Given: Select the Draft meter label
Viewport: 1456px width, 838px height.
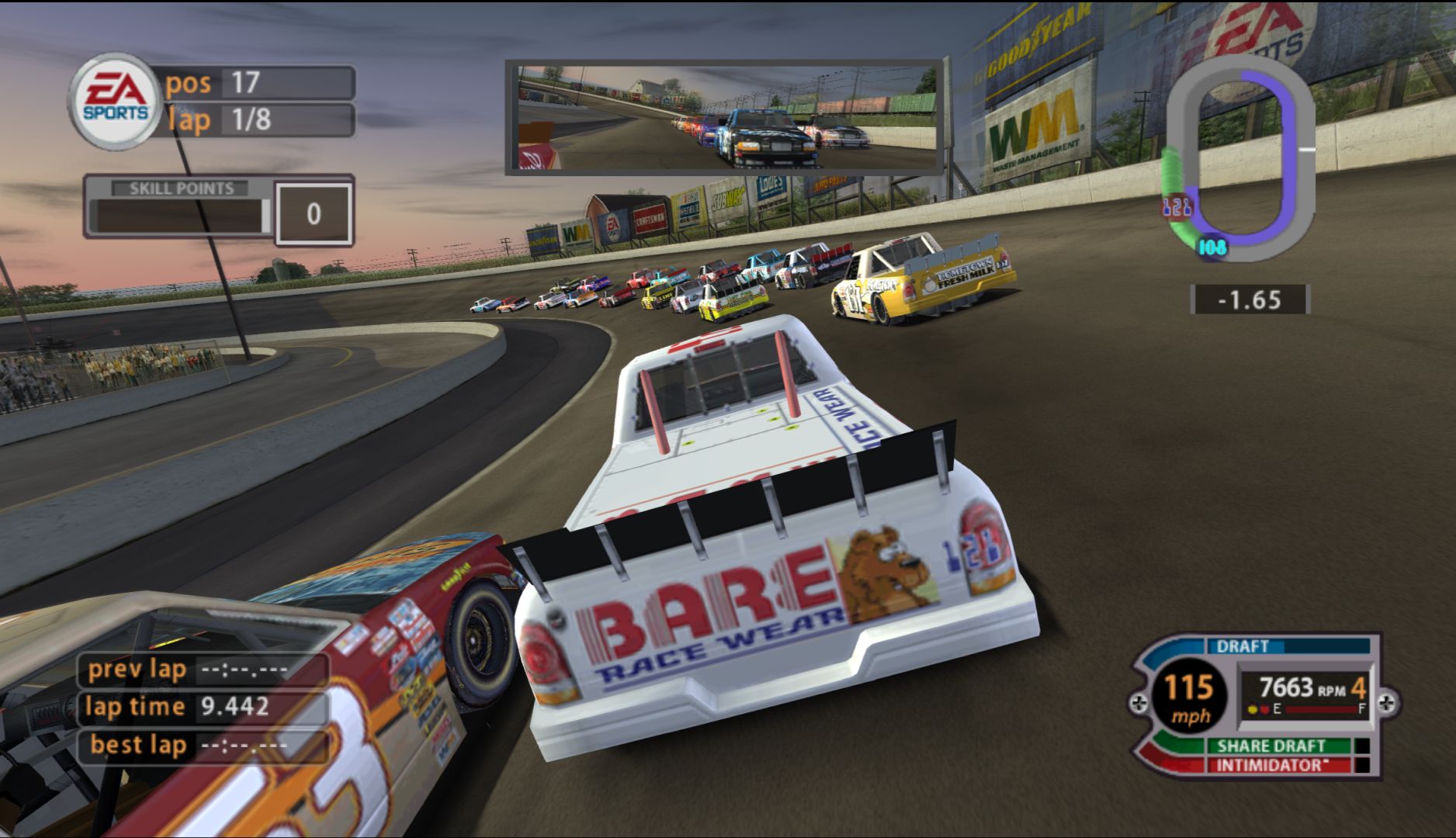Looking at the screenshot, I should pyautogui.click(x=1243, y=646).
